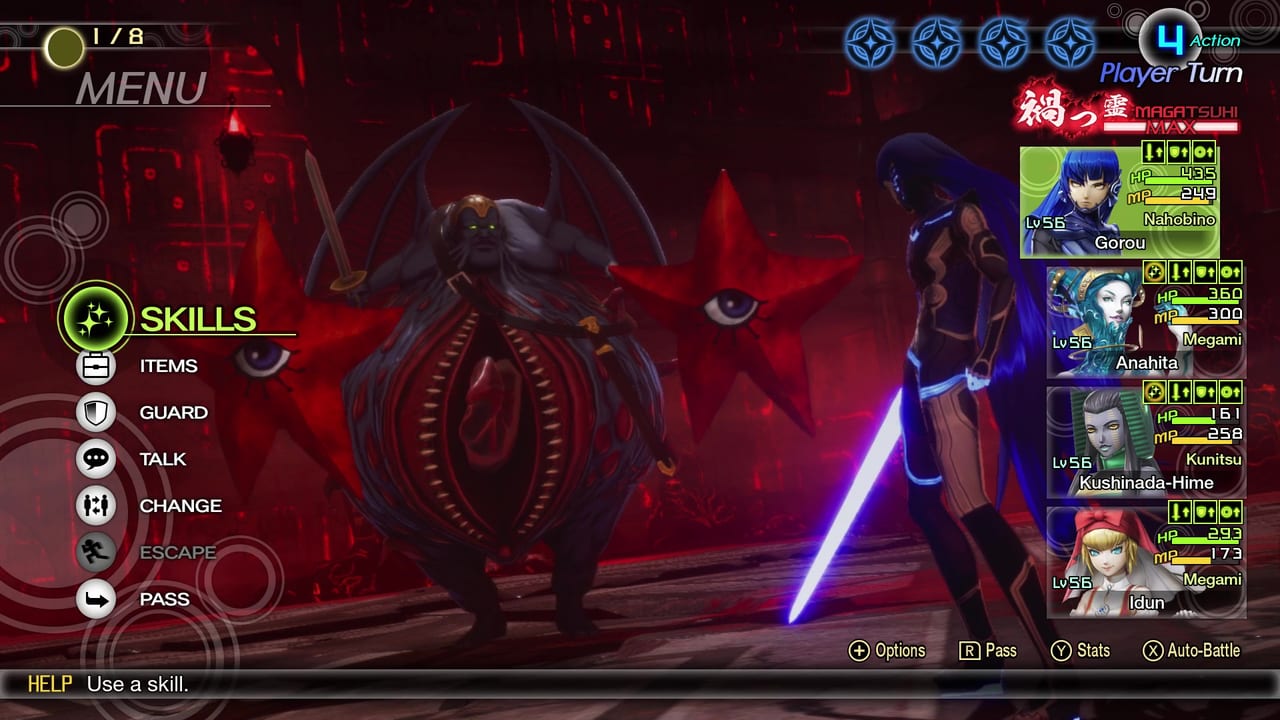Click the defense buff icon on Idun's card

coord(1205,512)
